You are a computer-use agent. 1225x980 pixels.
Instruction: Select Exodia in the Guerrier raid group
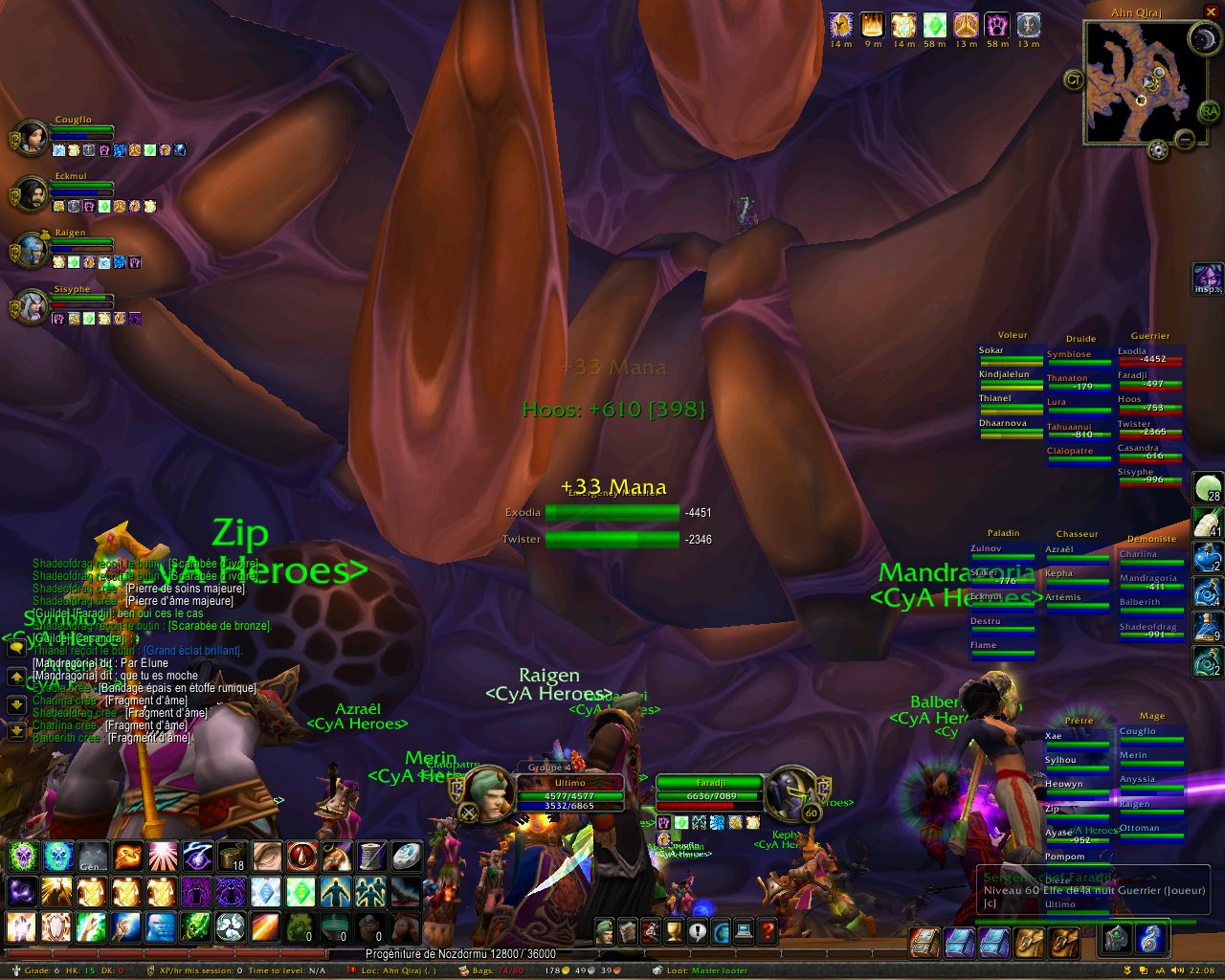tap(1150, 355)
